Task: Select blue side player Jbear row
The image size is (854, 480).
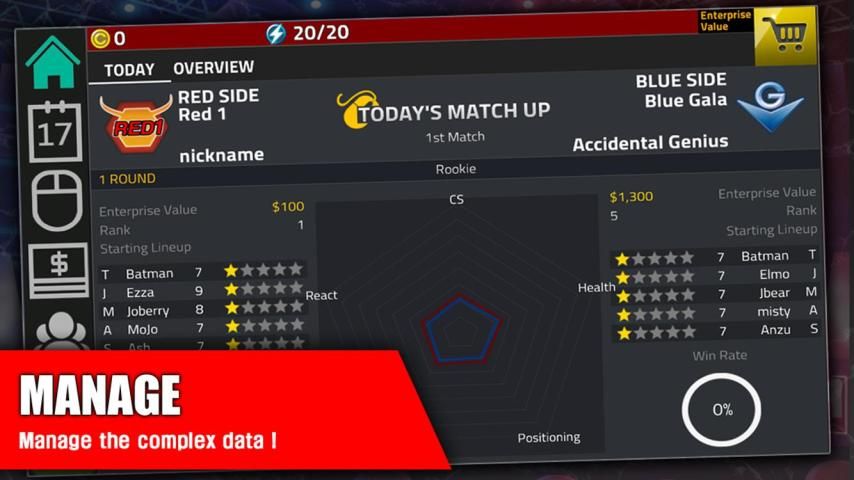Action: 715,294
